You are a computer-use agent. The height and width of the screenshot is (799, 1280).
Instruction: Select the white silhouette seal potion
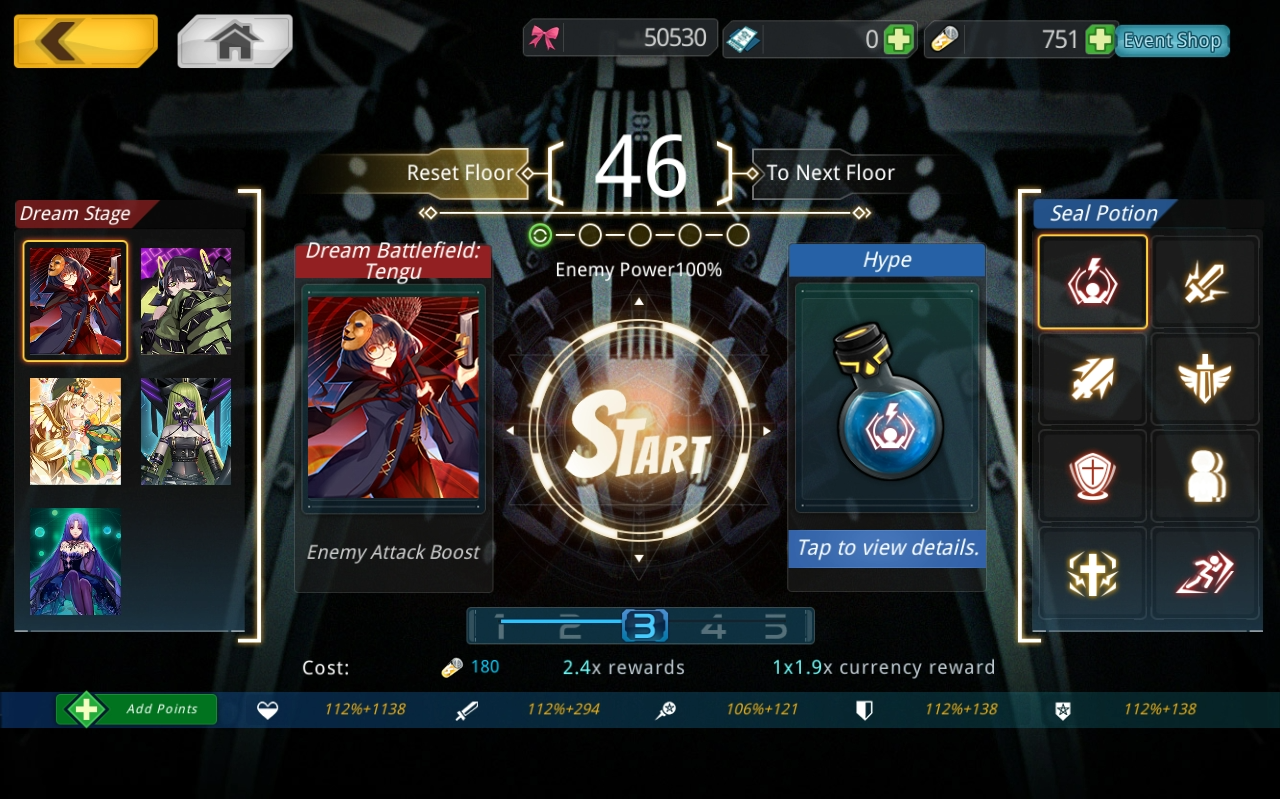point(1204,477)
